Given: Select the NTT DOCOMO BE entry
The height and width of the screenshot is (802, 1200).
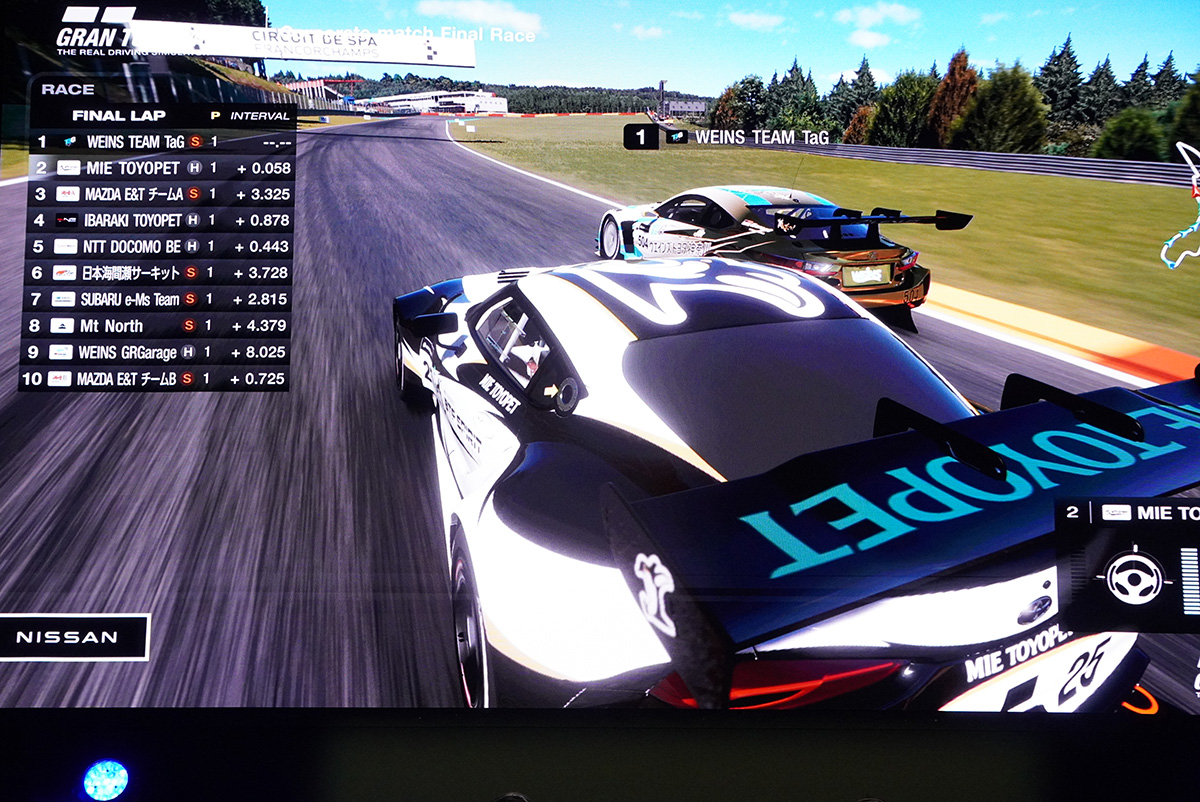Looking at the screenshot, I should coord(157,246).
